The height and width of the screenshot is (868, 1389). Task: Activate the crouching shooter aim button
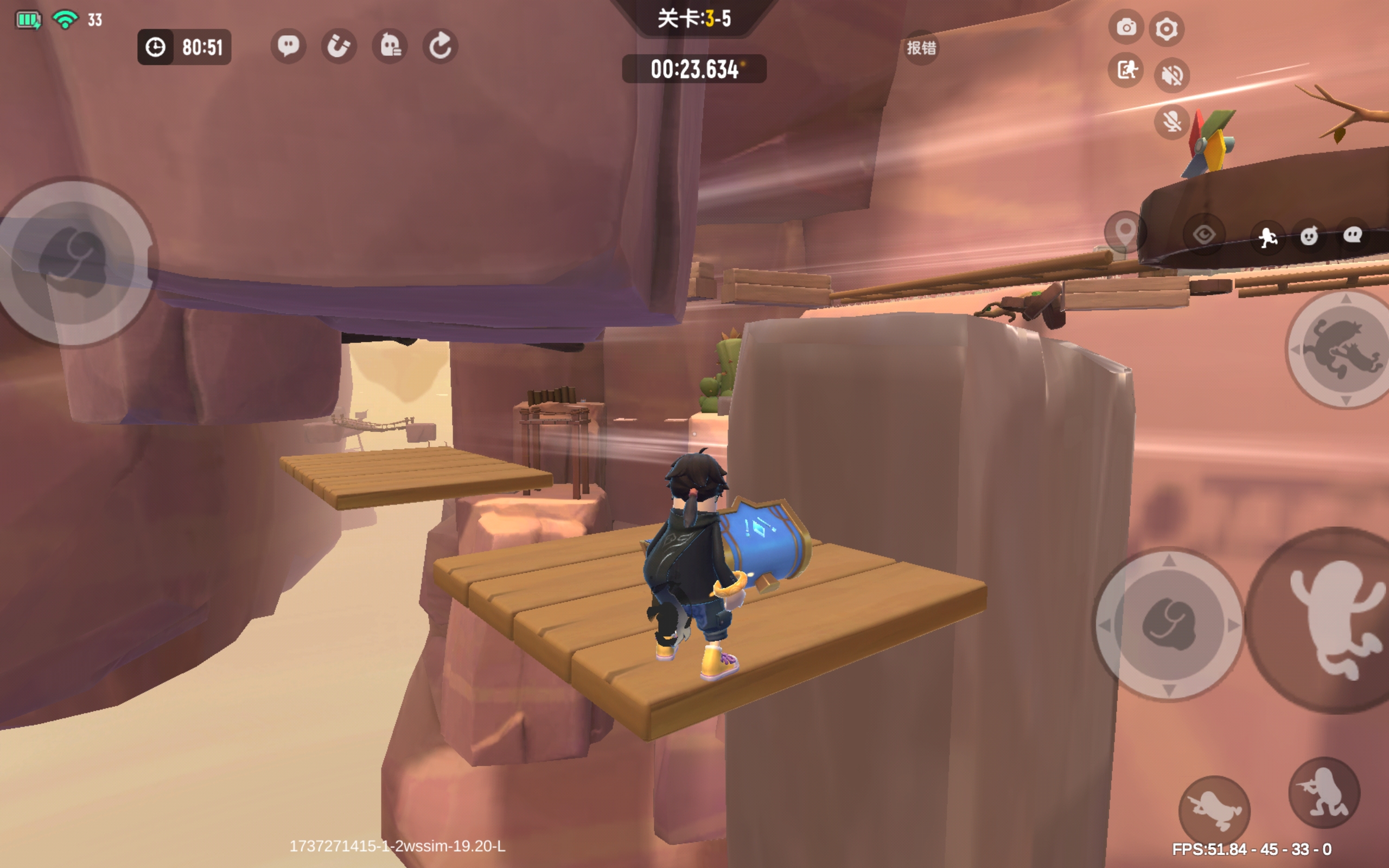coord(1323,793)
